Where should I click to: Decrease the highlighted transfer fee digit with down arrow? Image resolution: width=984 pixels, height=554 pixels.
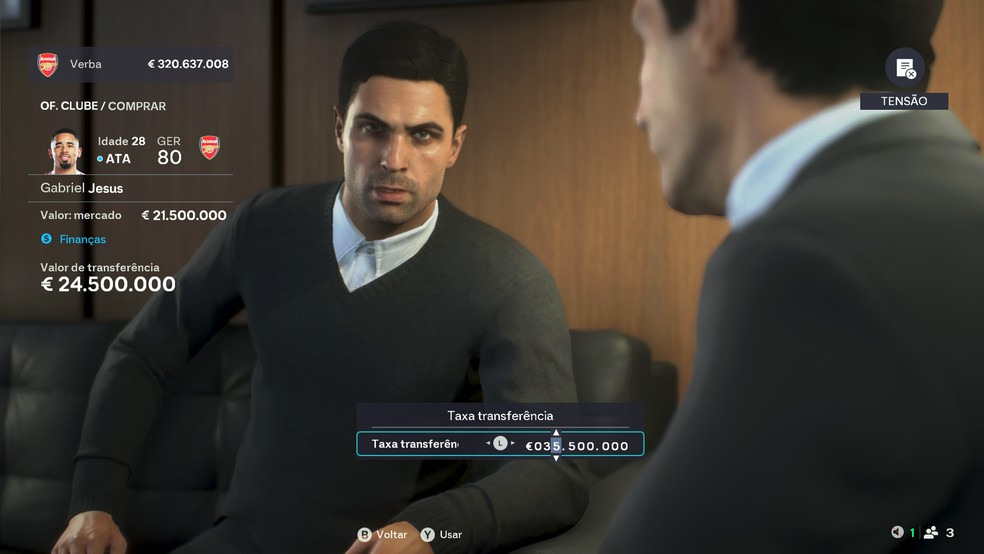point(557,458)
